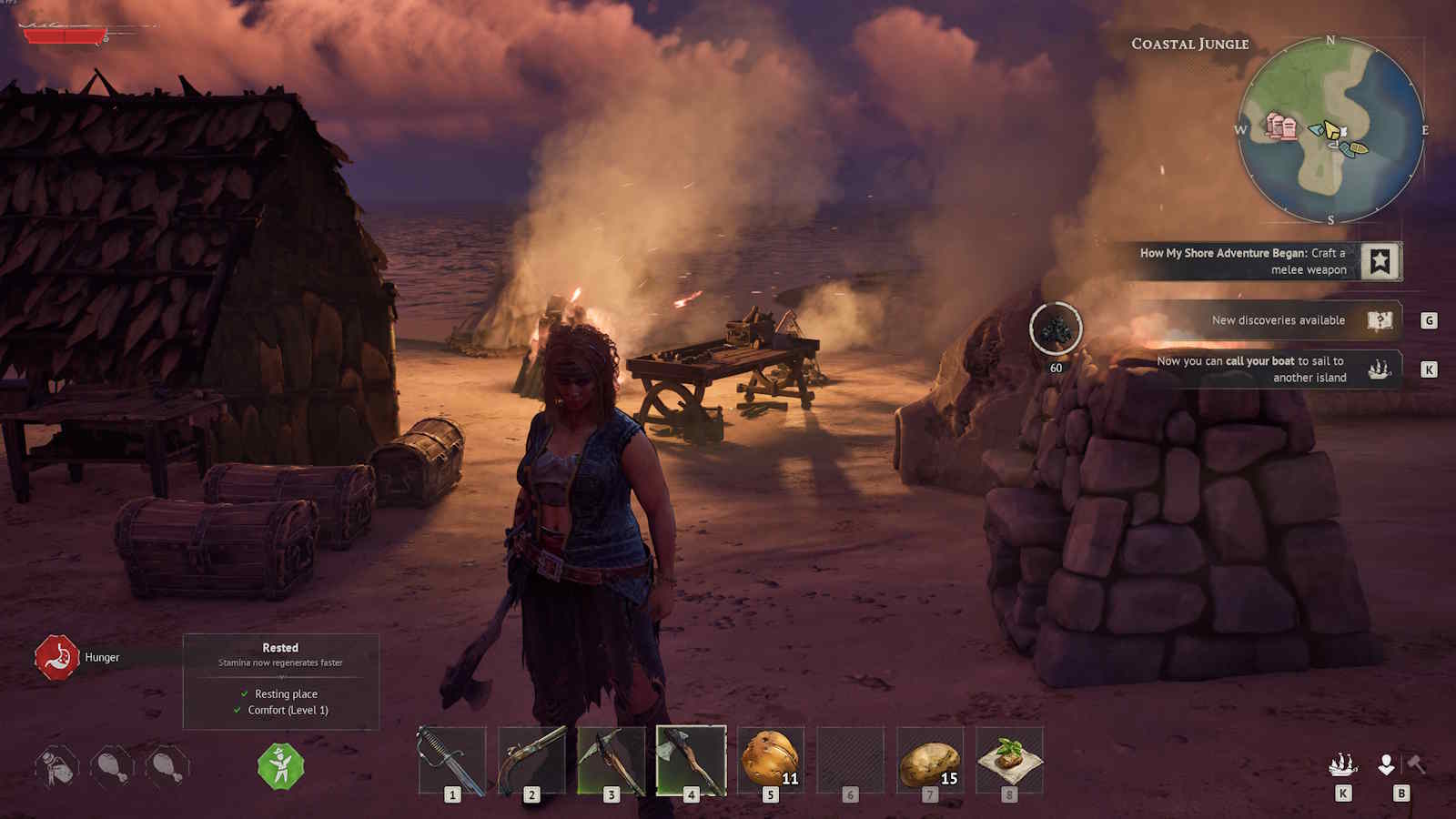Image resolution: width=1456 pixels, height=819 pixels.
Task: Select the Coastal Jungle region label
Action: 1188,43
